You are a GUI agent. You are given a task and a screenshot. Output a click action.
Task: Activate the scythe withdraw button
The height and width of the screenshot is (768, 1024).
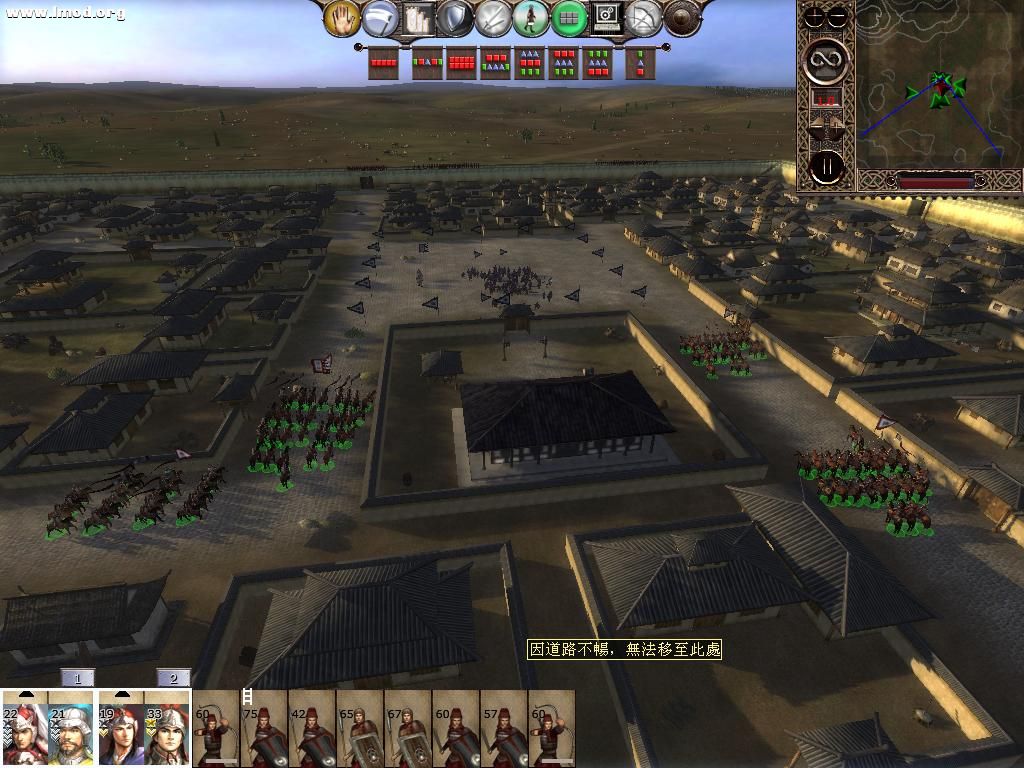pos(380,18)
